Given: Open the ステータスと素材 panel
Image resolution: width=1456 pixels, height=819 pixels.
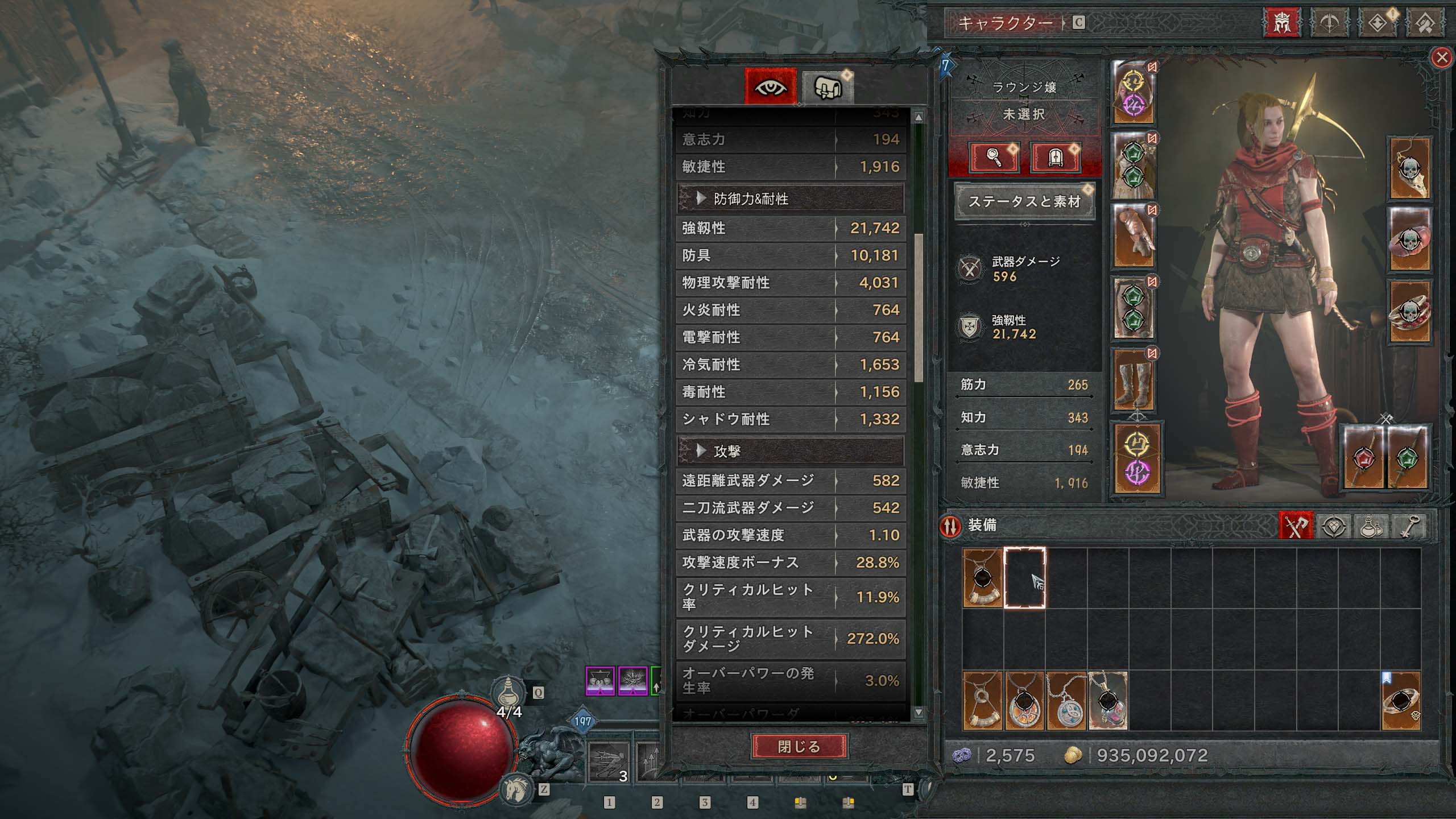Looking at the screenshot, I should [x=1024, y=201].
